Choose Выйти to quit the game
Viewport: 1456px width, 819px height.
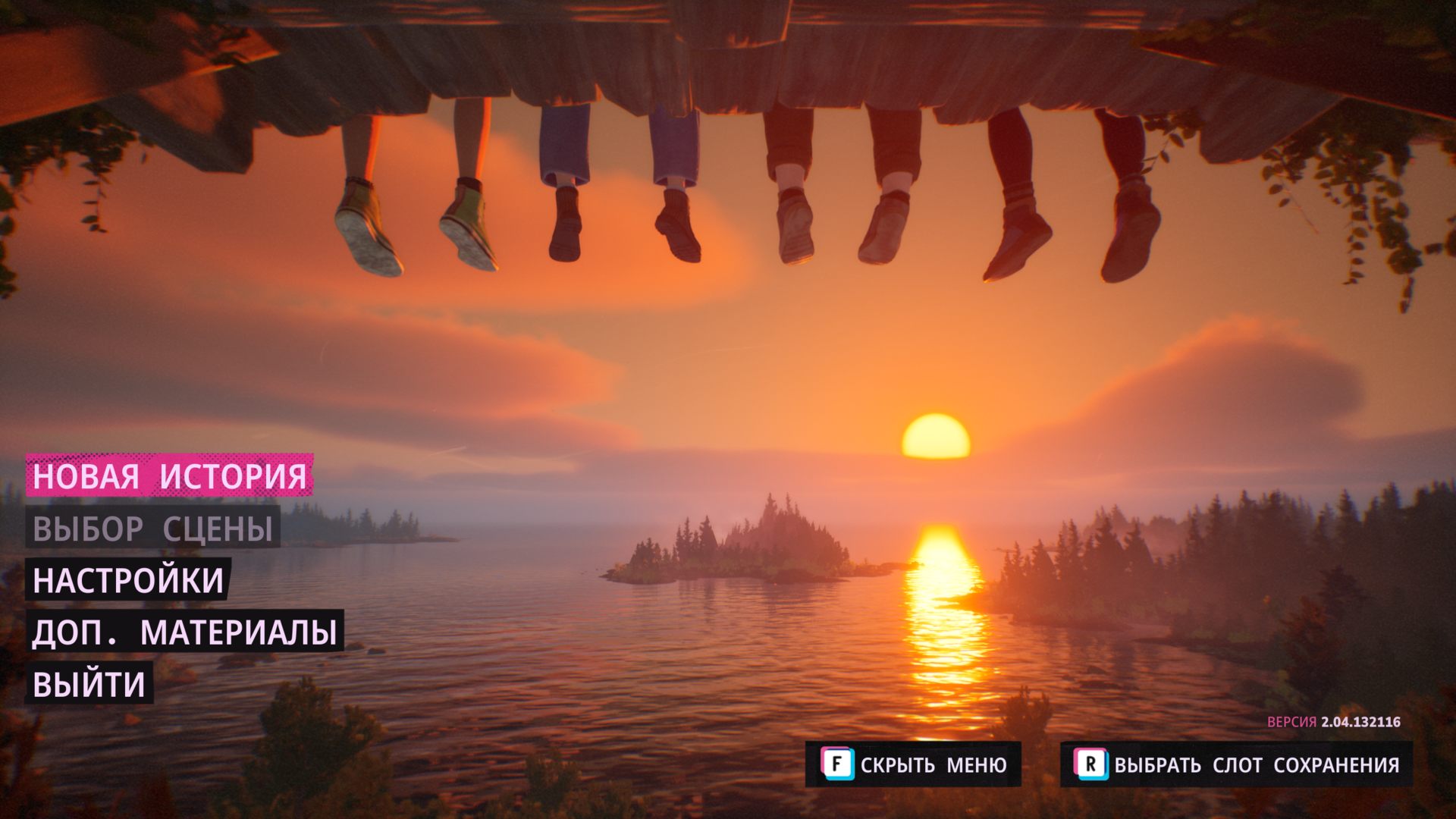coord(89,685)
